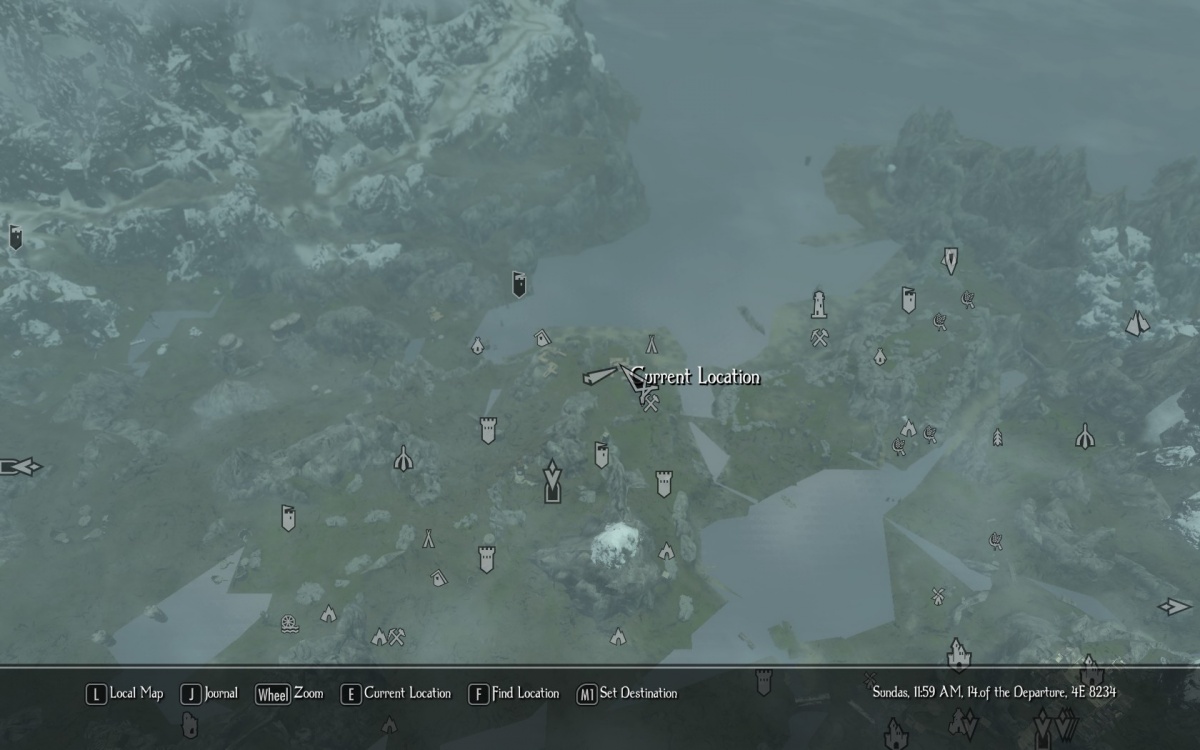
Task: Select the lighthouse map marker
Action: pos(819,302)
